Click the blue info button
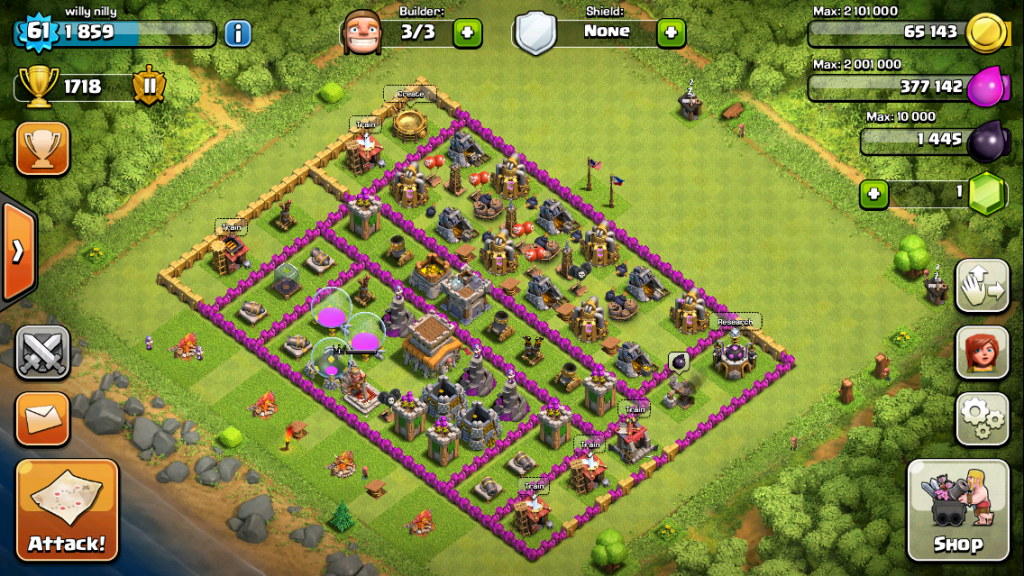Image resolution: width=1024 pixels, height=576 pixels. coord(237,33)
